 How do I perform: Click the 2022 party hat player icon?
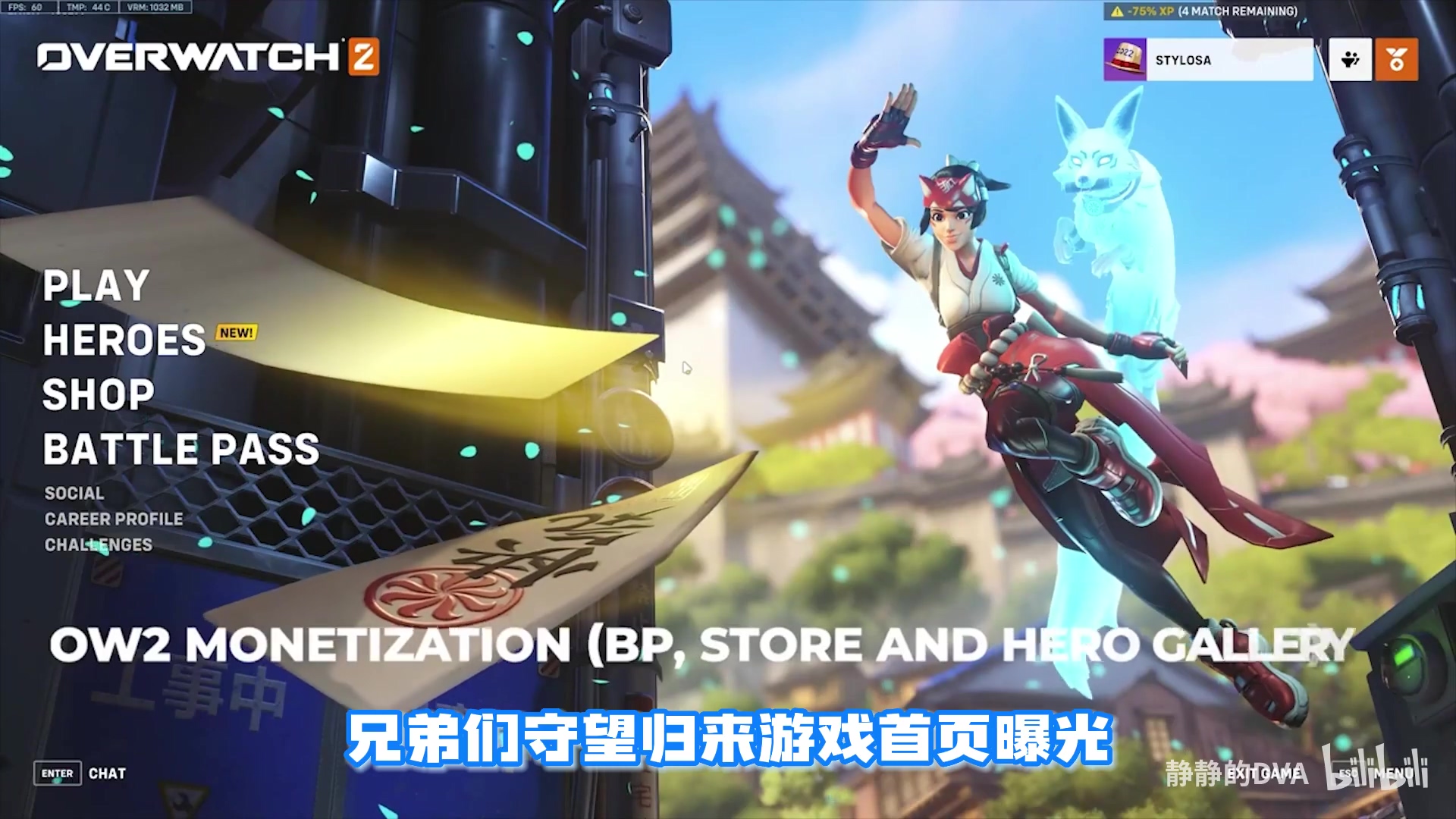1126,61
